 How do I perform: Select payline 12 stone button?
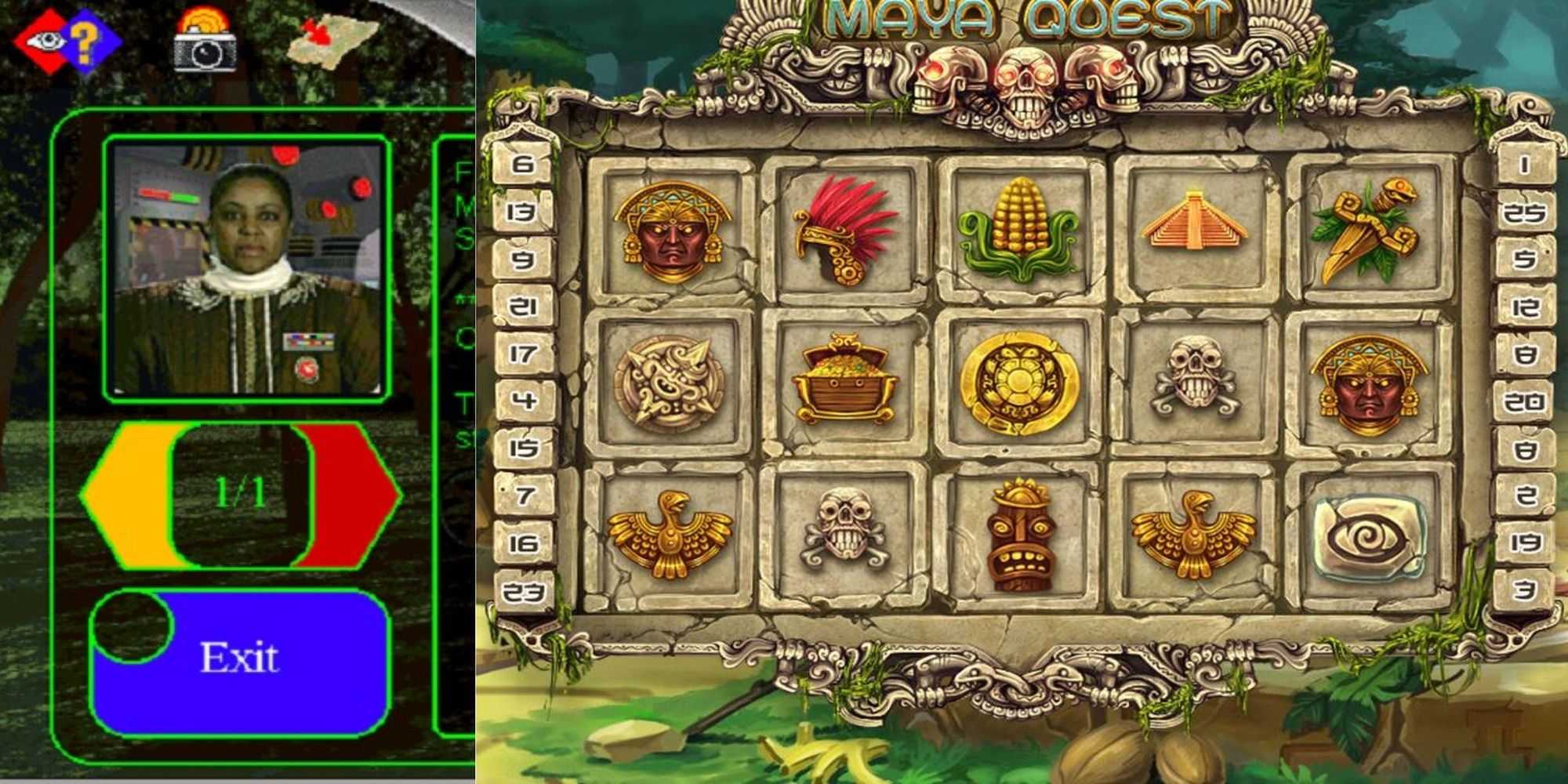(x=1524, y=307)
